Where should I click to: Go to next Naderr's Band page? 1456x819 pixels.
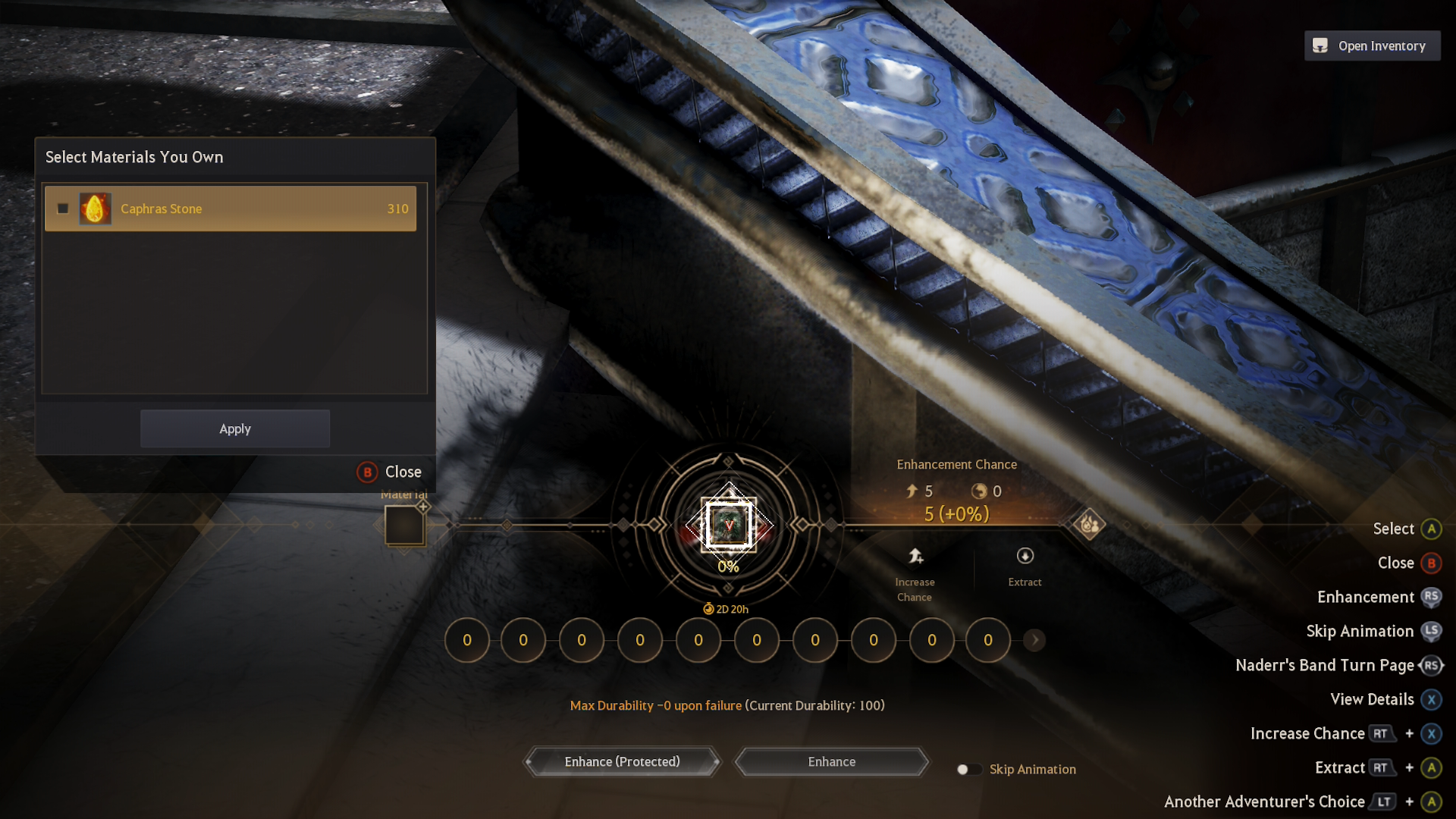tap(1034, 640)
